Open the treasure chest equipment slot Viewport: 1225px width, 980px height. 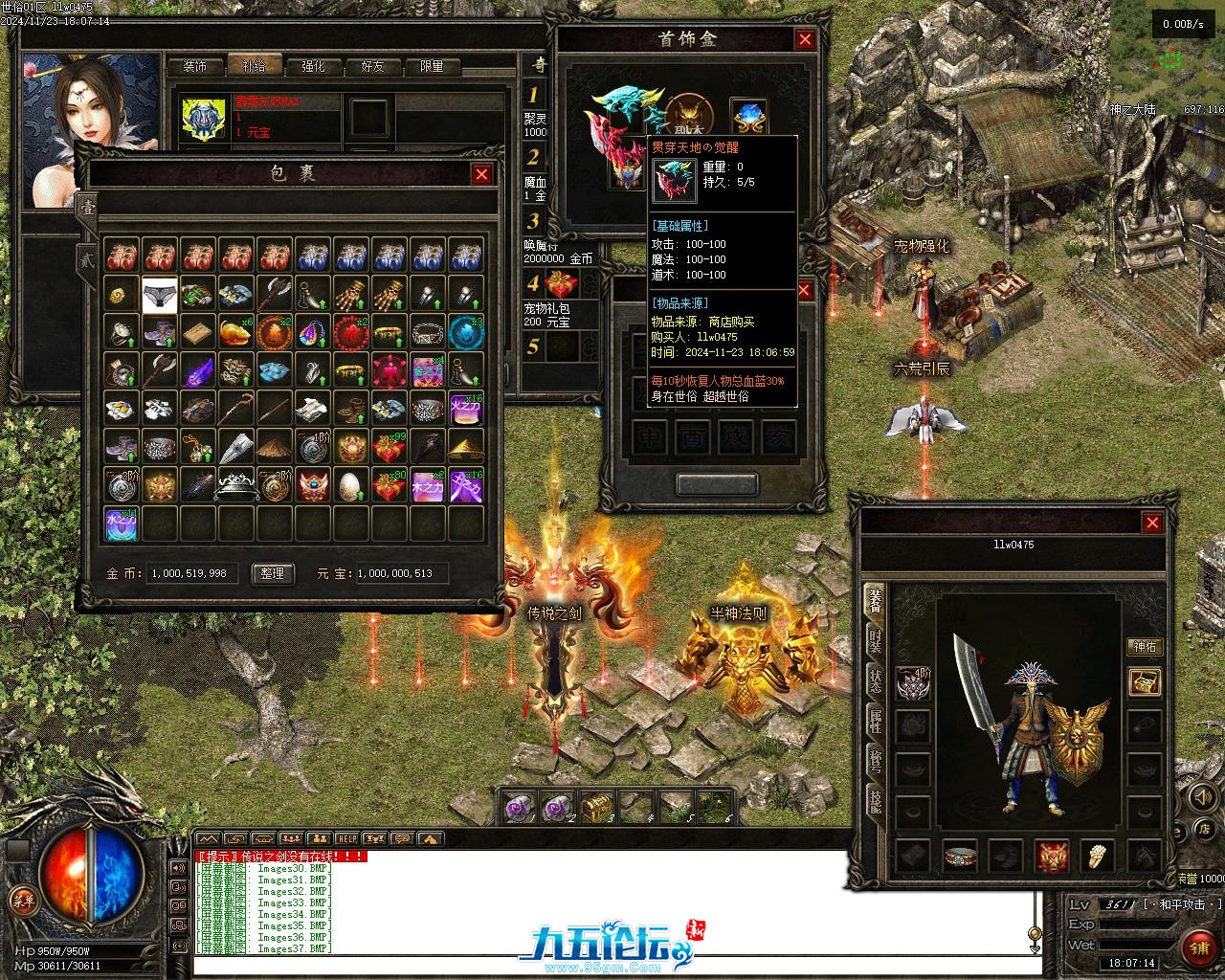[1145, 681]
